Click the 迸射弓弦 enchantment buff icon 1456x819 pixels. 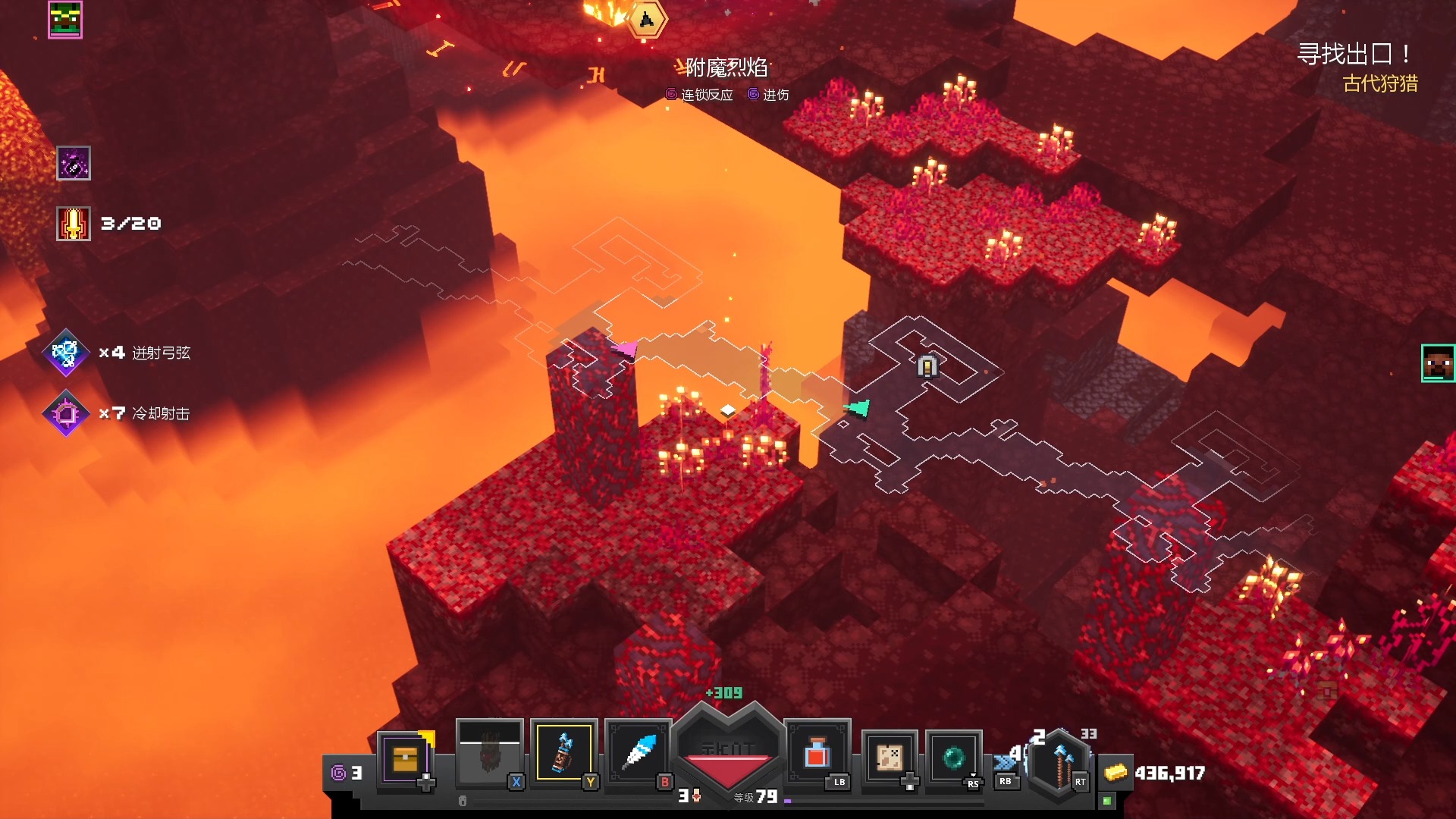(66, 353)
